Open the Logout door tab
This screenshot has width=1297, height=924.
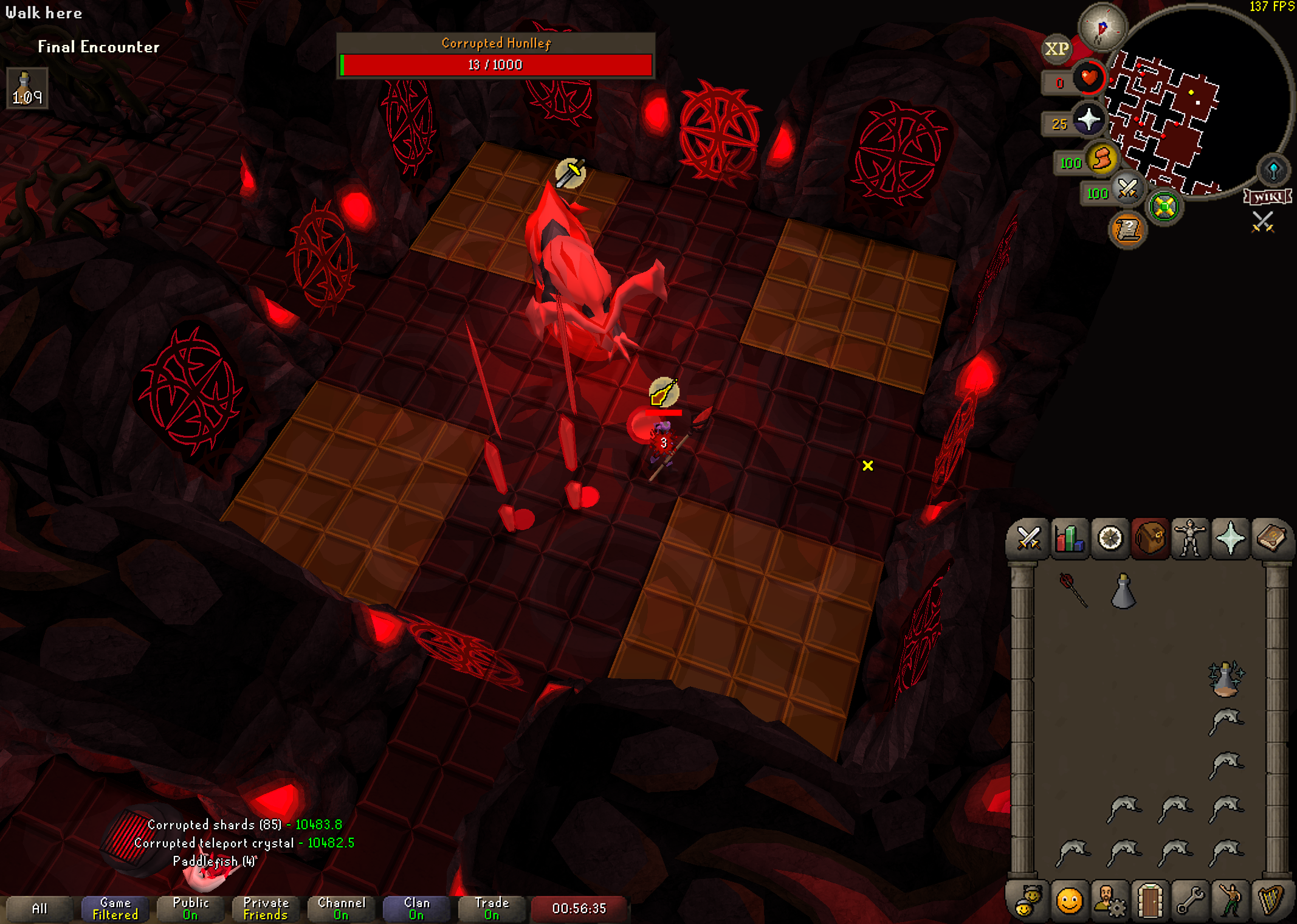click(x=1150, y=900)
